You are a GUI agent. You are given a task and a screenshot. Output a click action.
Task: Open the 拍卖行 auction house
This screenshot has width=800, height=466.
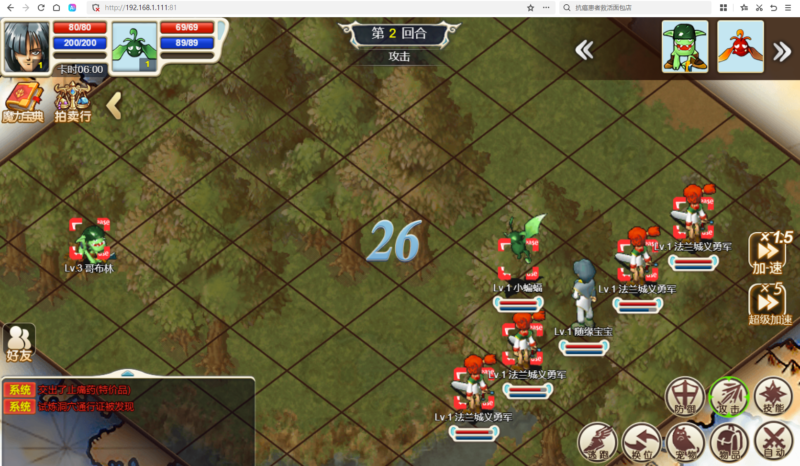click(73, 103)
